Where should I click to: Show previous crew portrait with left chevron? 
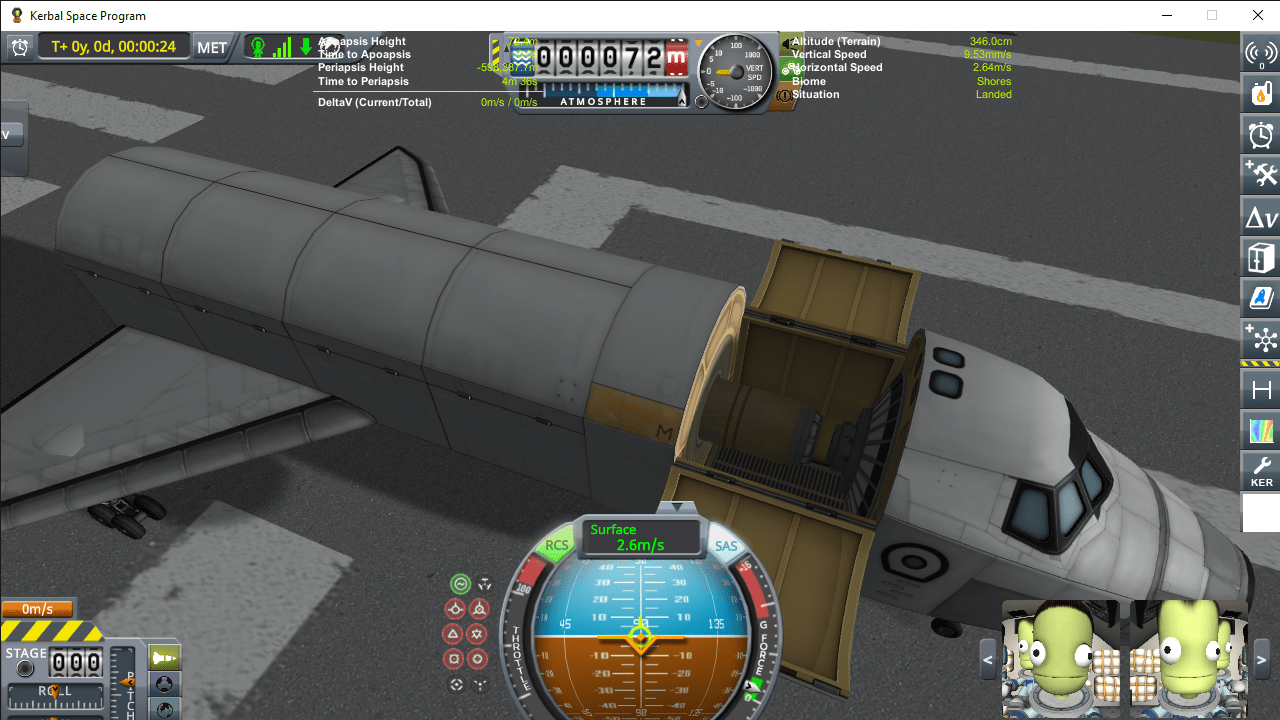(986, 660)
